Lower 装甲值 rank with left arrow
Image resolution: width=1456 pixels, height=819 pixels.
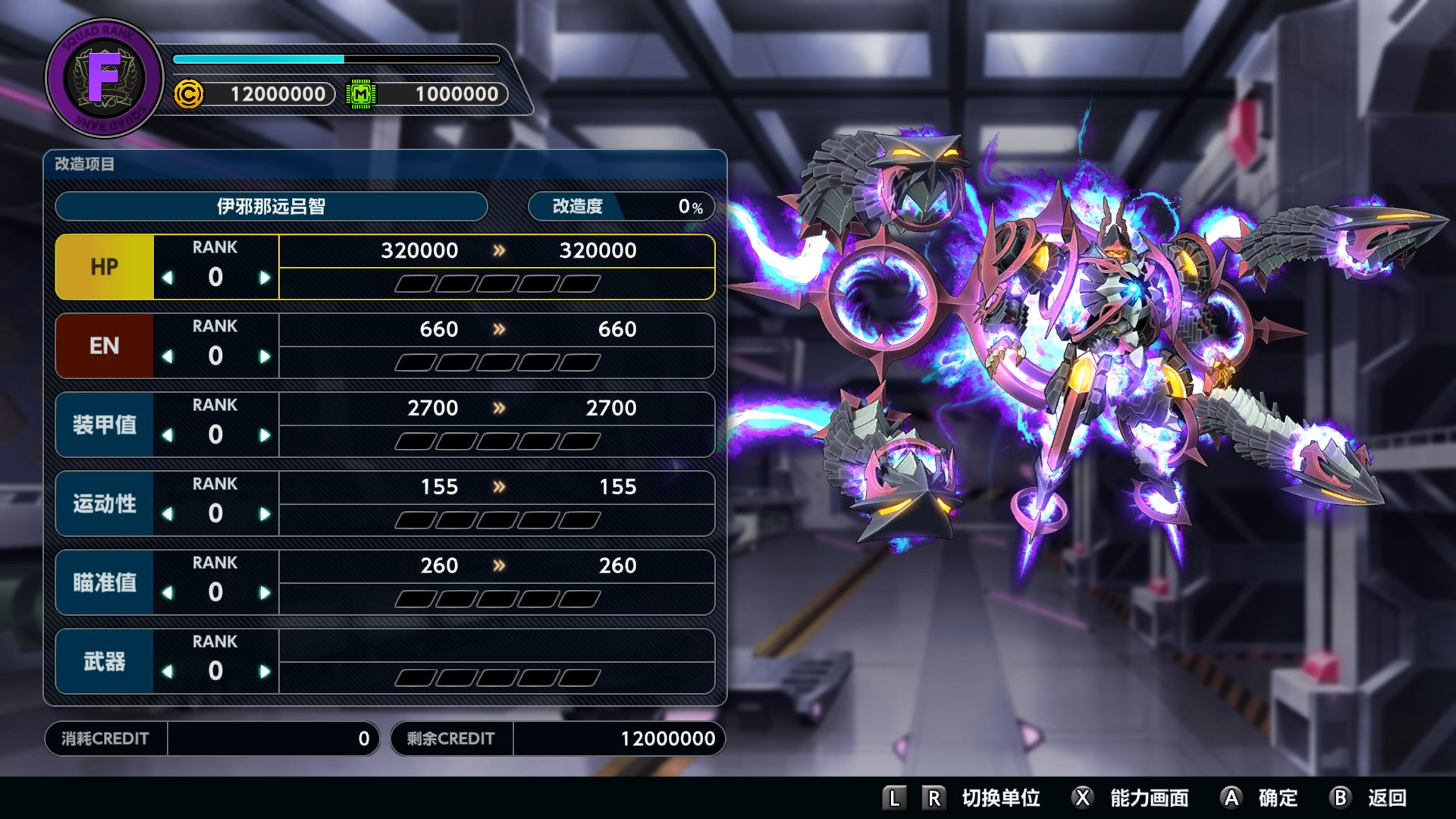(168, 435)
